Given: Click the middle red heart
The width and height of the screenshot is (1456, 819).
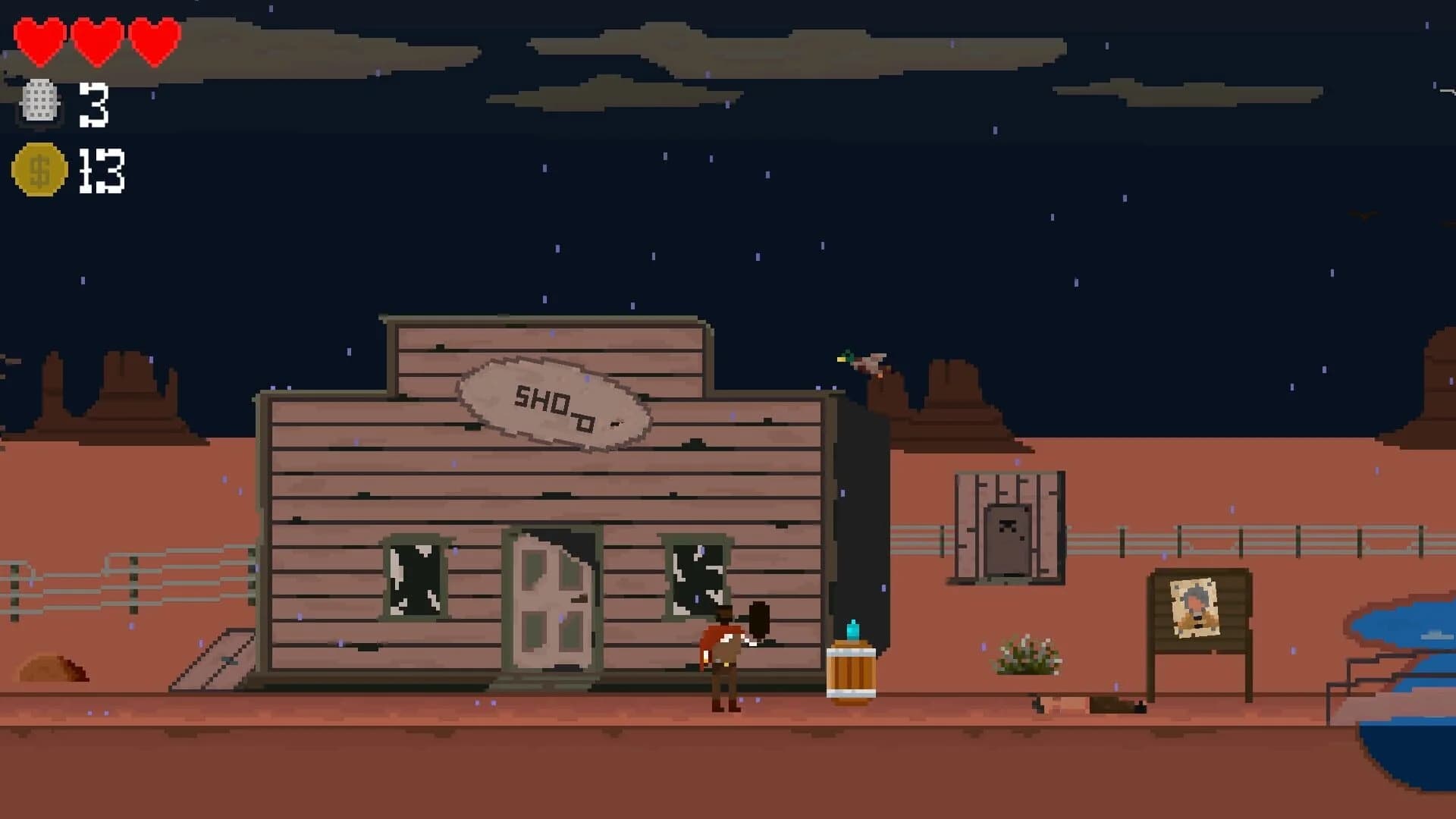Looking at the screenshot, I should coord(96,42).
